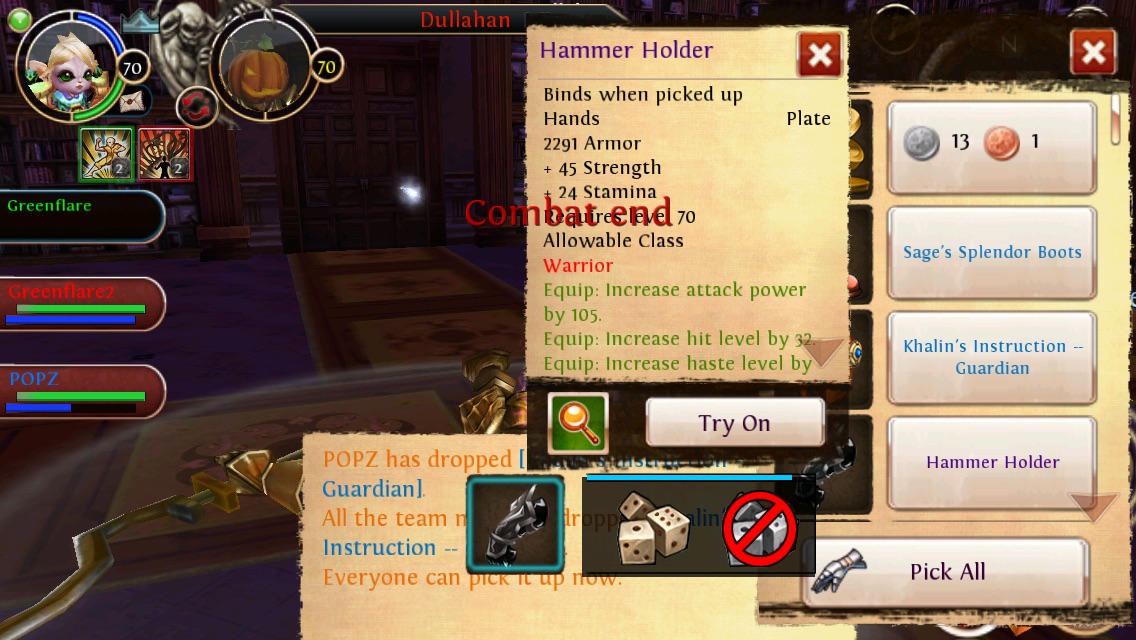Choose Khalin's Instruction -- Guardian loot
This screenshot has height=640, width=1136.
(991, 357)
